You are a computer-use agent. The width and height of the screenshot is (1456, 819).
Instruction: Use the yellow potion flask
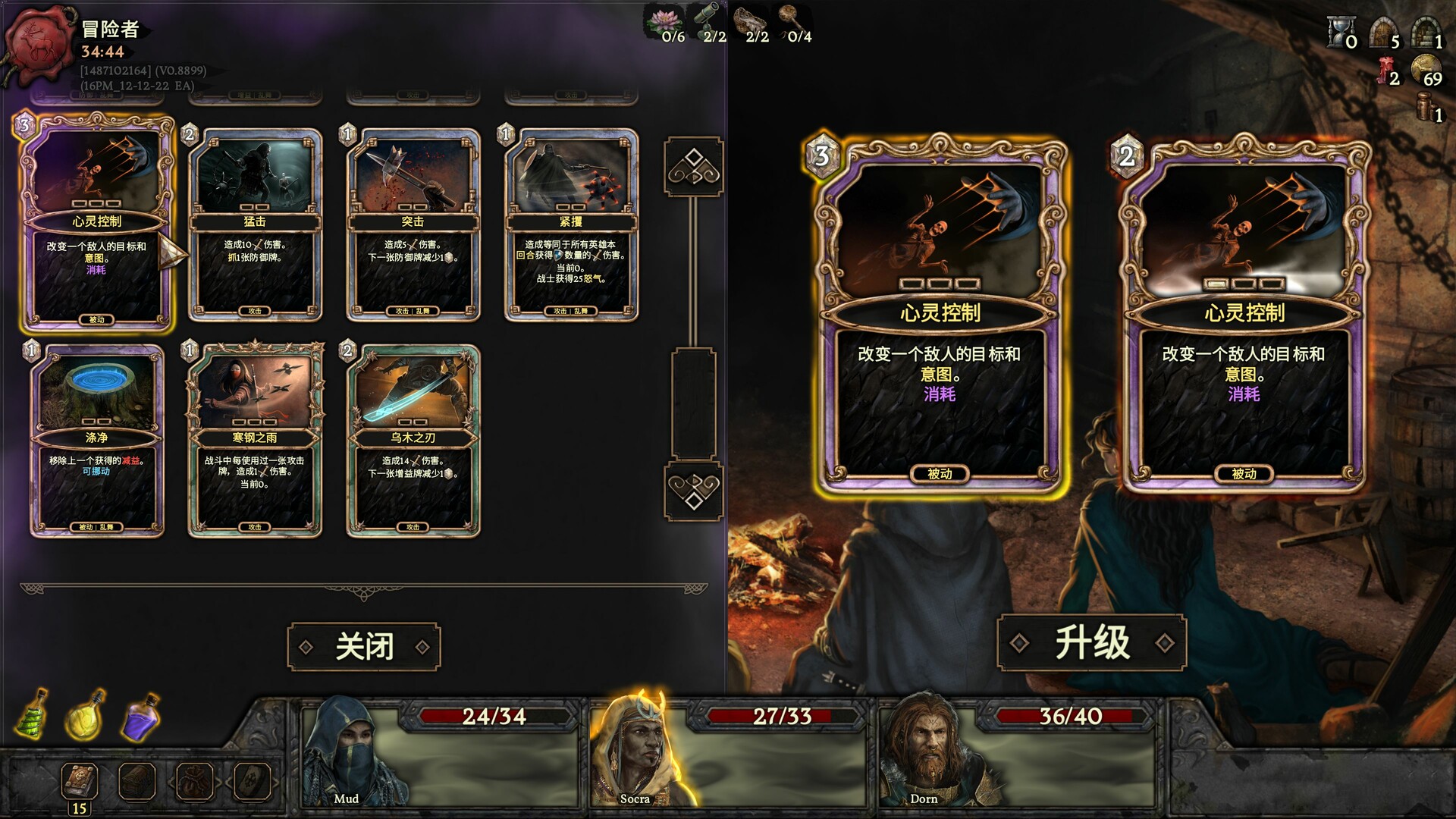[x=86, y=715]
